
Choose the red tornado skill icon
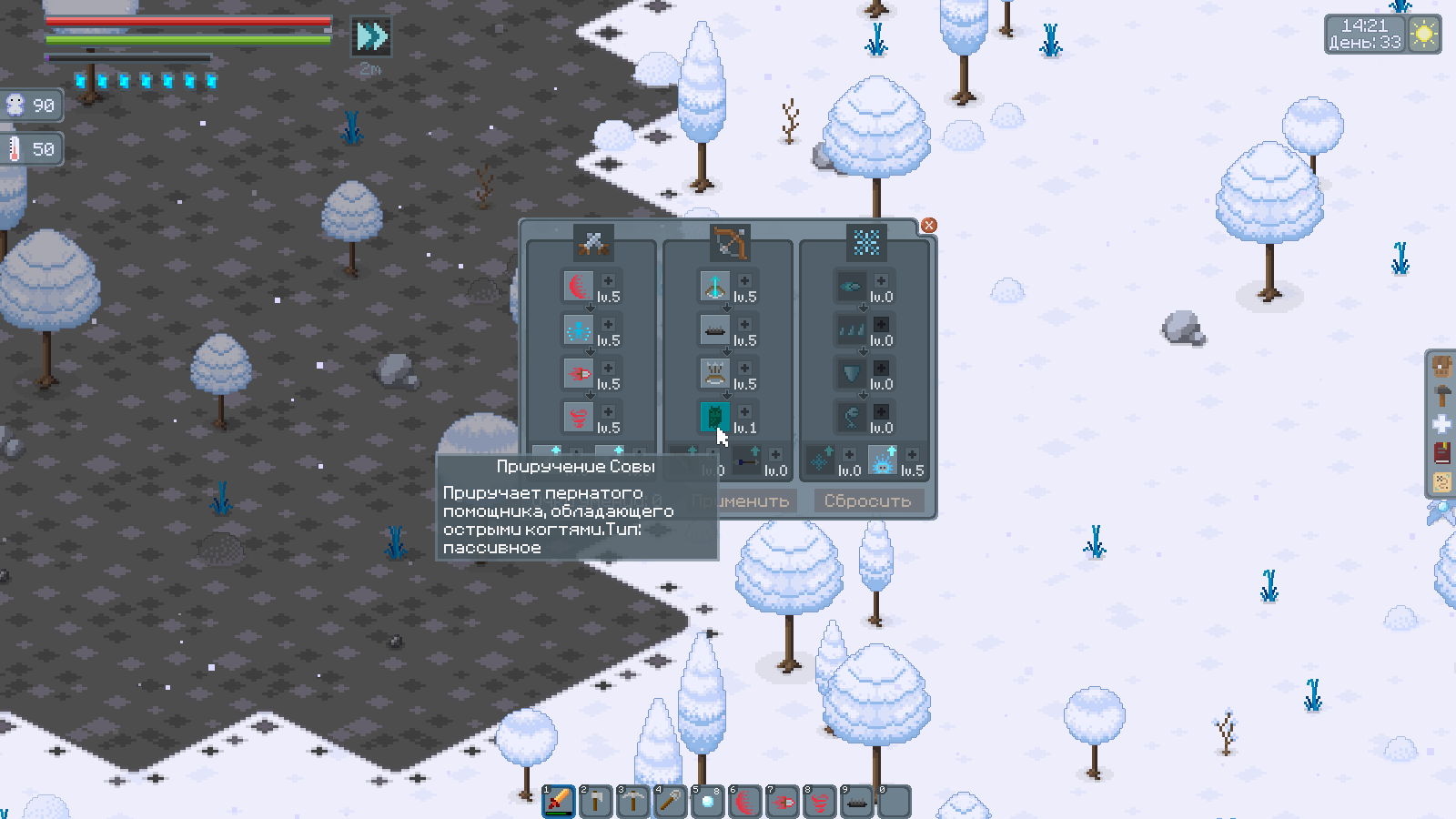point(578,417)
